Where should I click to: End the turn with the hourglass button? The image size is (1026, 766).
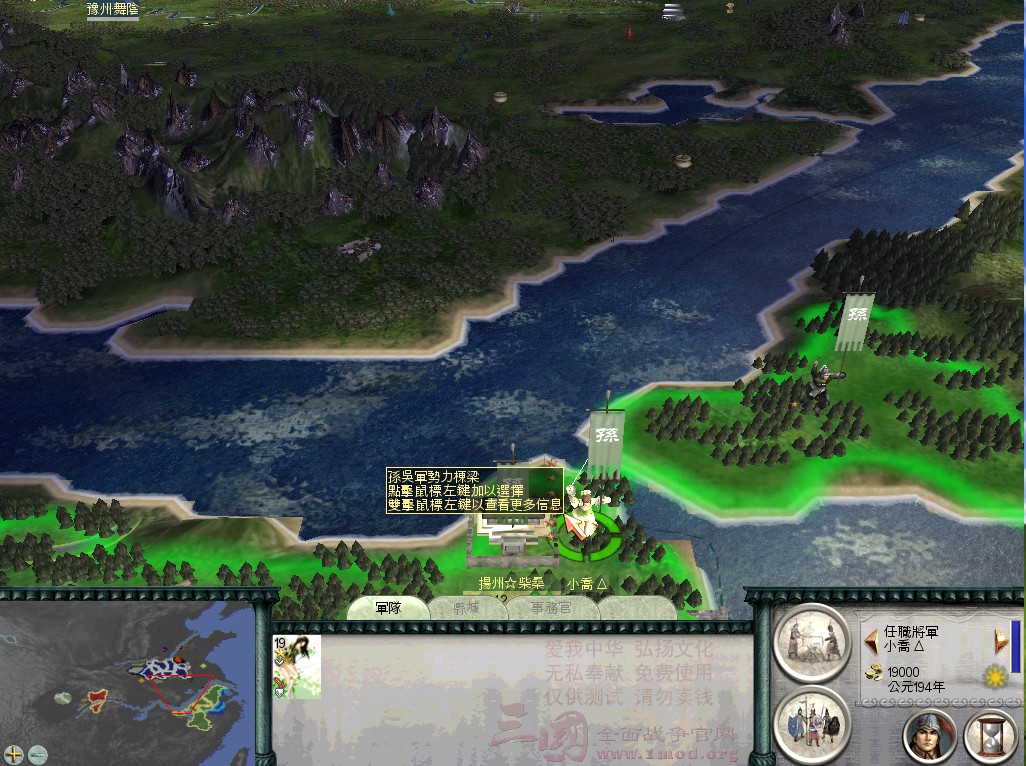click(x=989, y=735)
